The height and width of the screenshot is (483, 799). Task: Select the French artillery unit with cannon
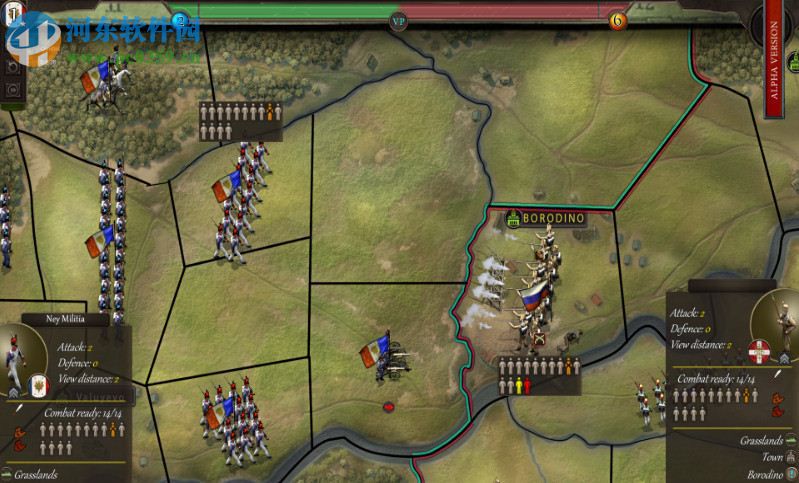click(389, 356)
